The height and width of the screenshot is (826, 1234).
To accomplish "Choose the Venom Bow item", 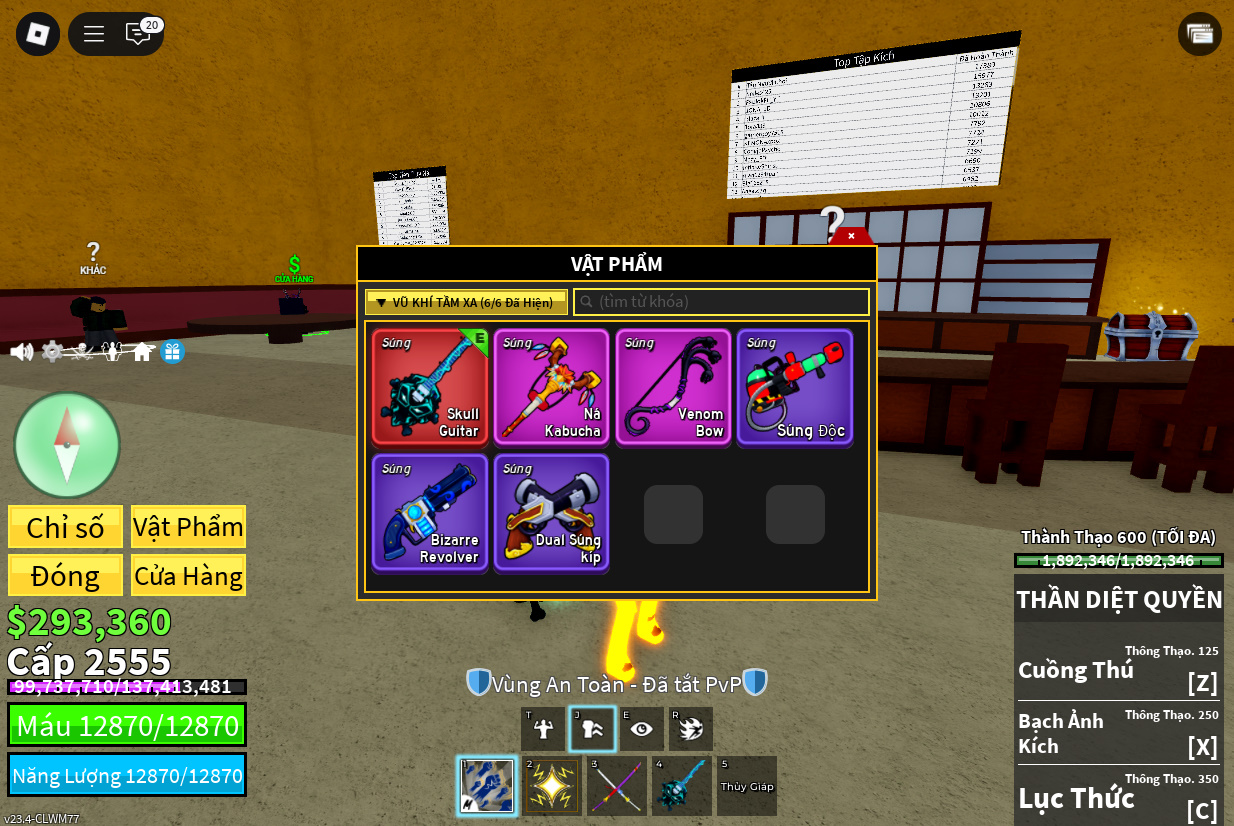I will (x=673, y=386).
